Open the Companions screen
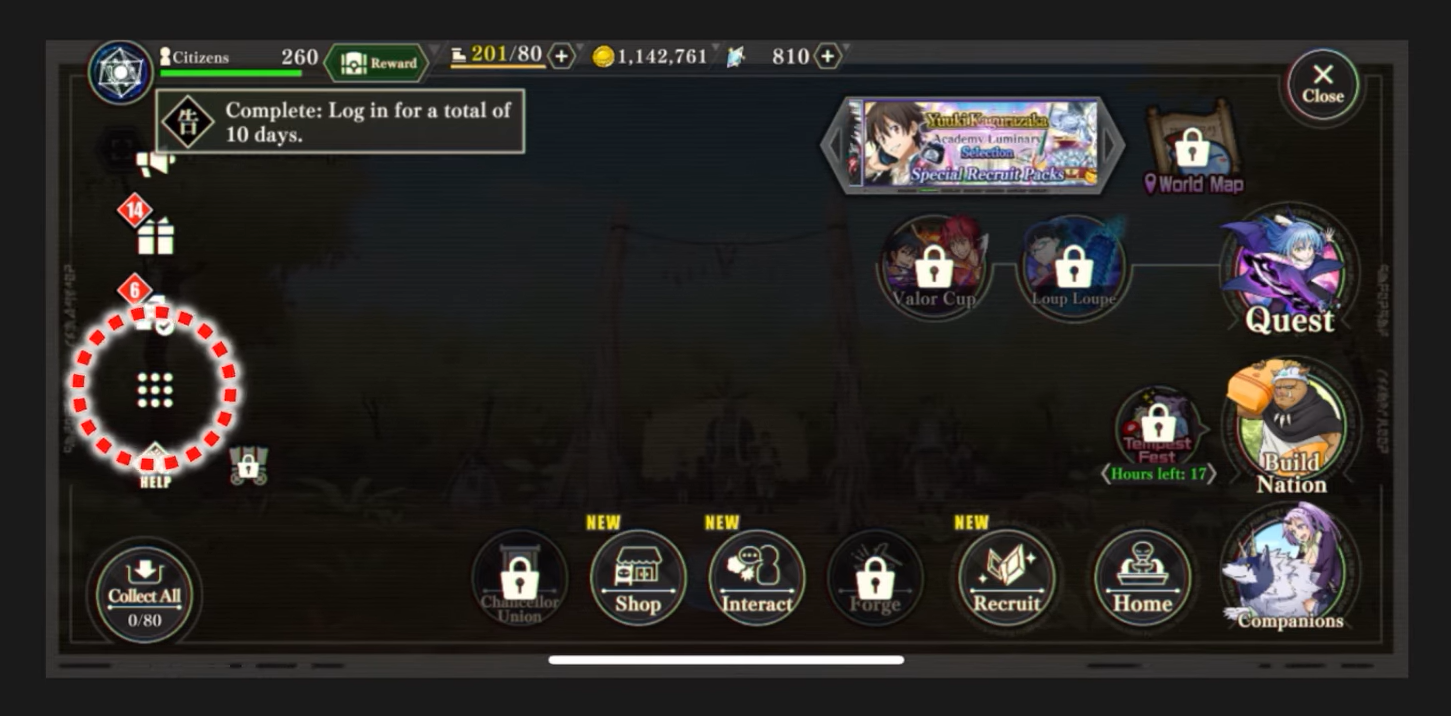 pyautogui.click(x=1290, y=572)
